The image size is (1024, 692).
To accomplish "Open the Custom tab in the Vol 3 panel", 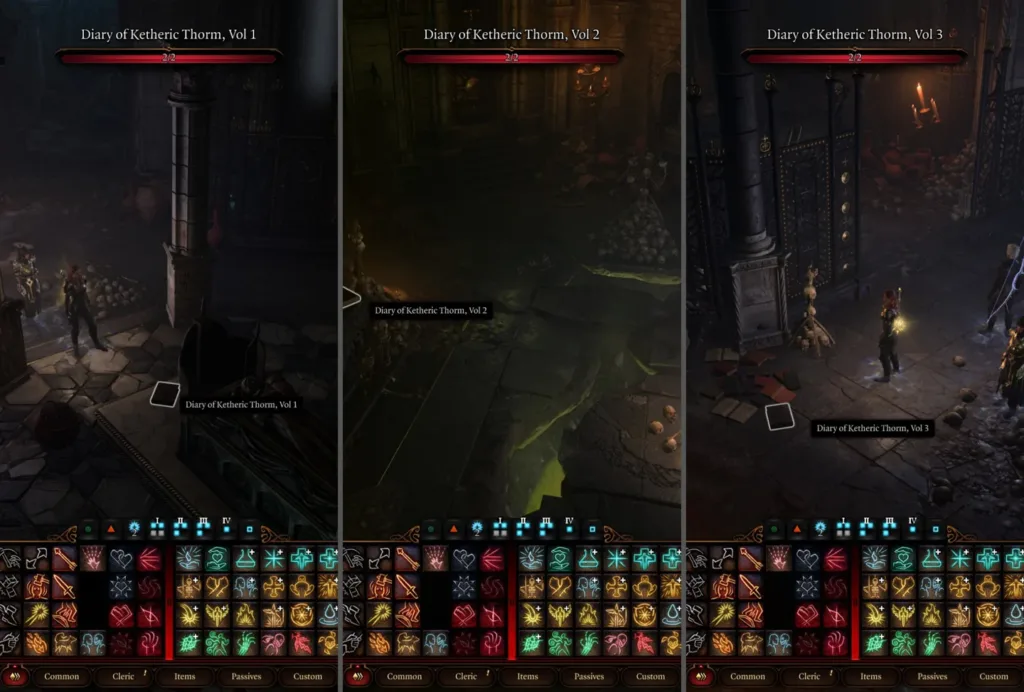I will pyautogui.click(x=993, y=677).
